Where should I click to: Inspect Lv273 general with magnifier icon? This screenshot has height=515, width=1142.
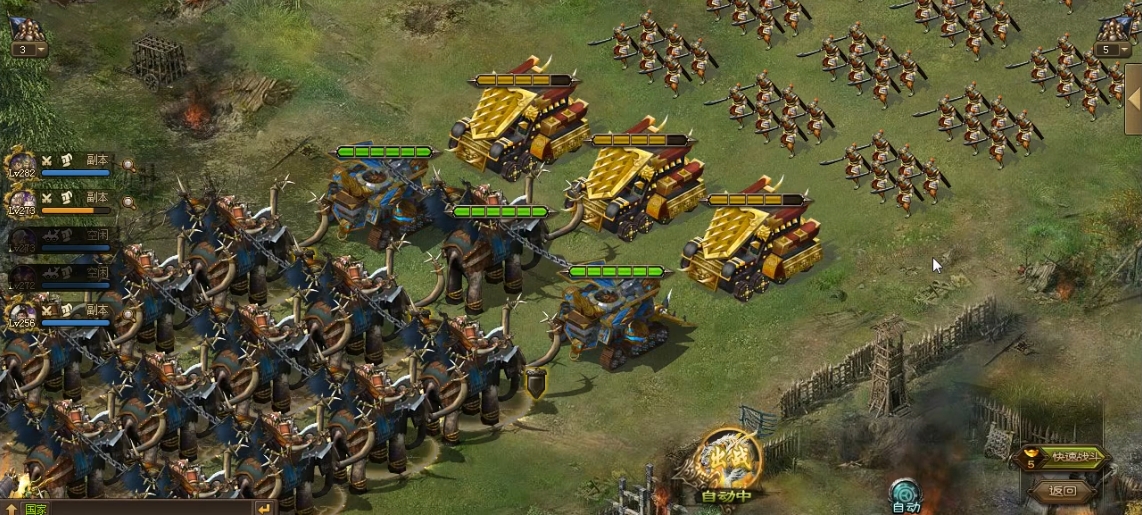click(x=128, y=202)
